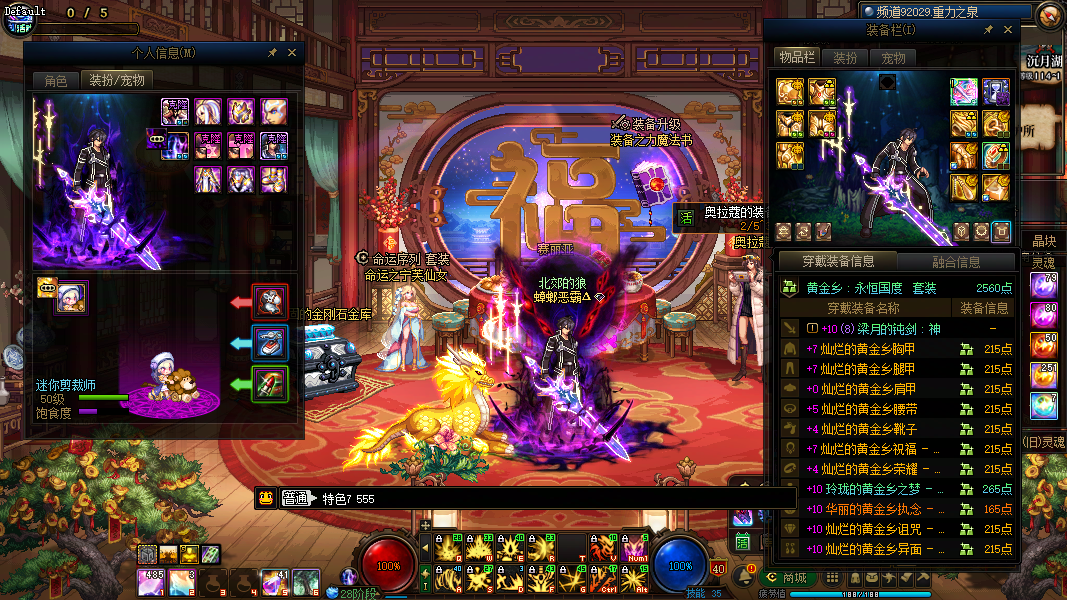The height and width of the screenshot is (600, 1067).
Task: Pin the 装备栏 equipment window
Action: coord(988,30)
